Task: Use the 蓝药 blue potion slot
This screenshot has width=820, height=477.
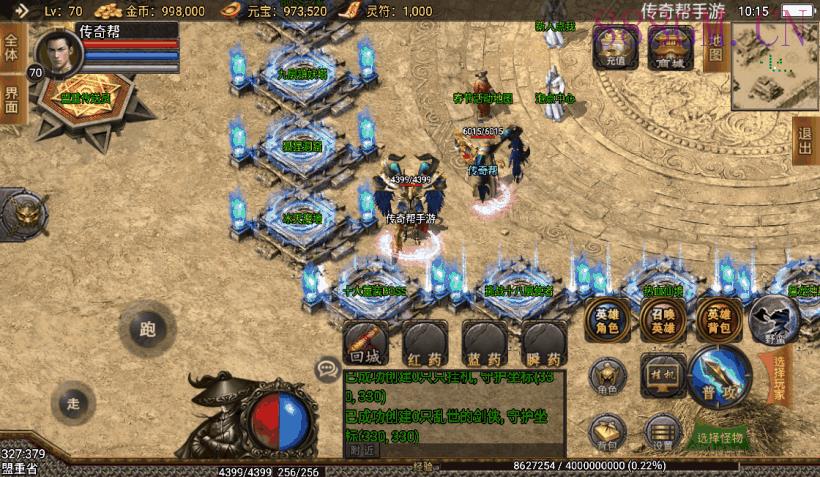Action: coord(484,342)
